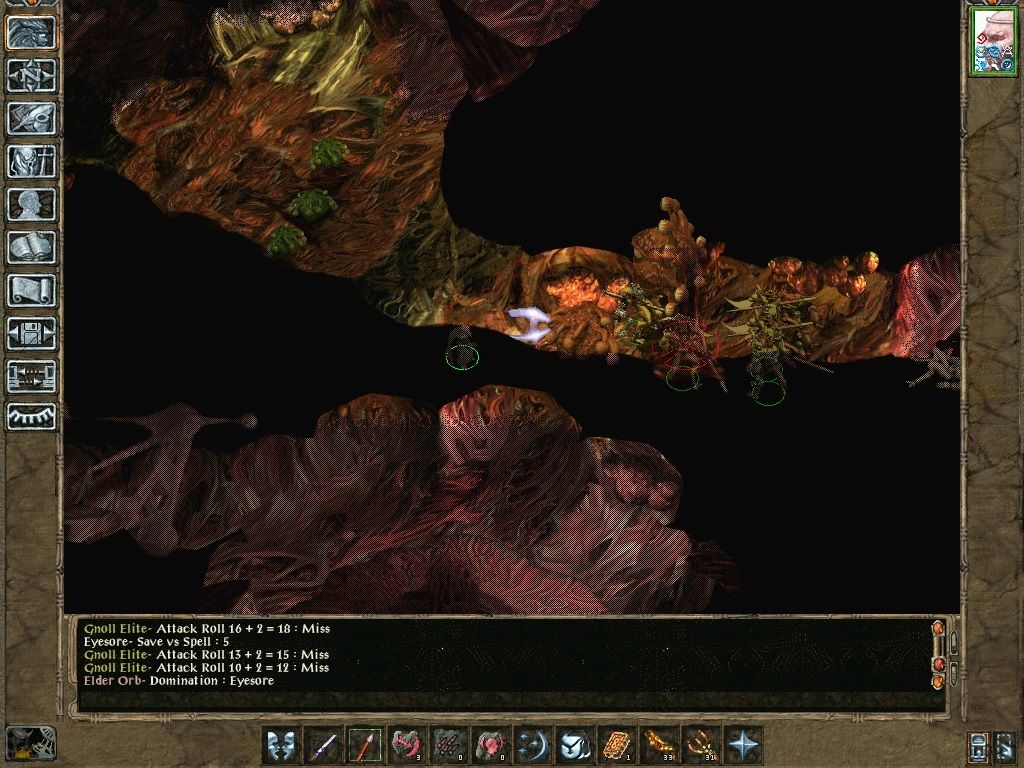Open the mage spellbook
Image resolution: width=1024 pixels, height=768 pixels.
click(31, 247)
